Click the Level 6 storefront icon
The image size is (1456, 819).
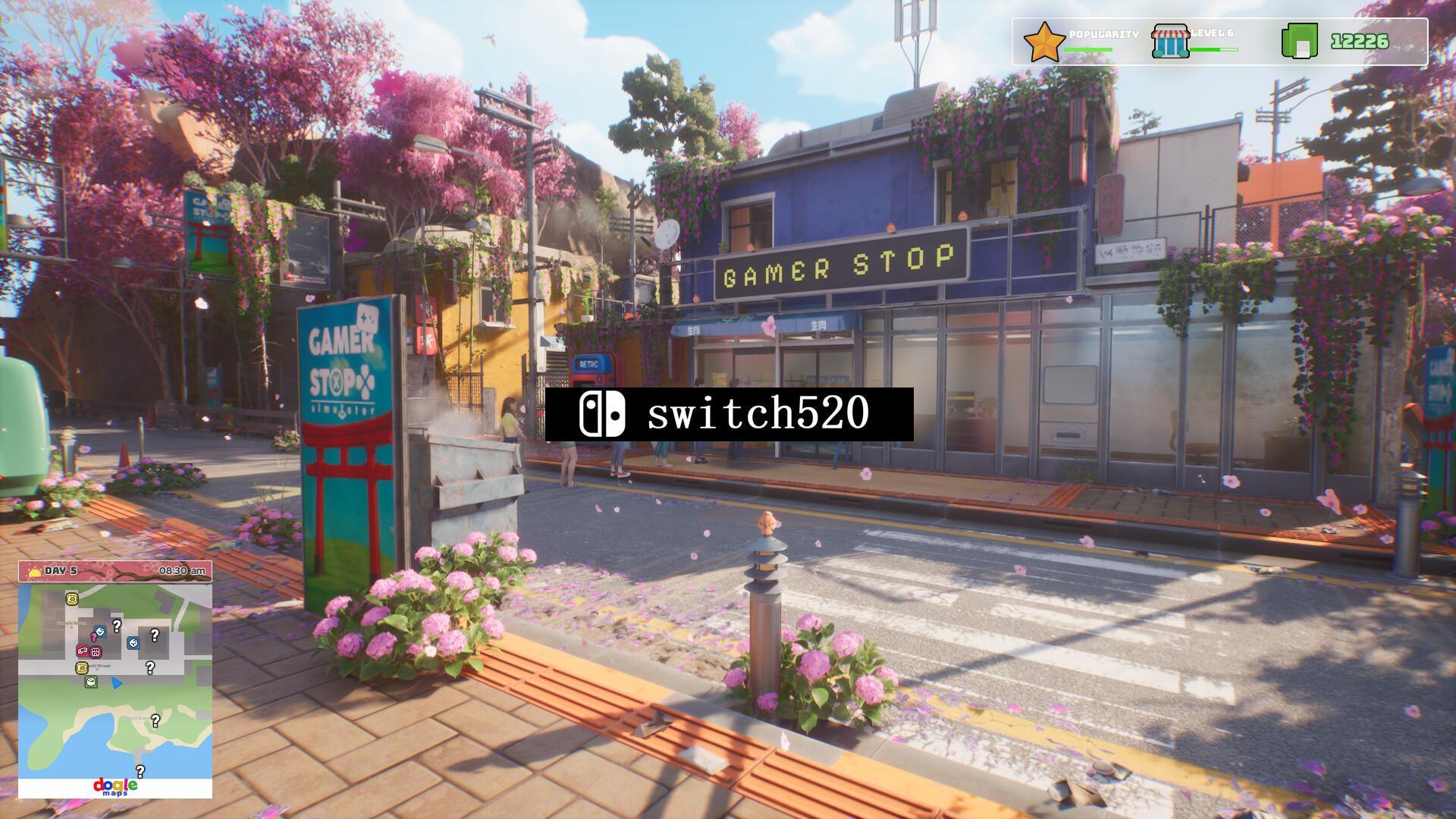pos(1170,42)
